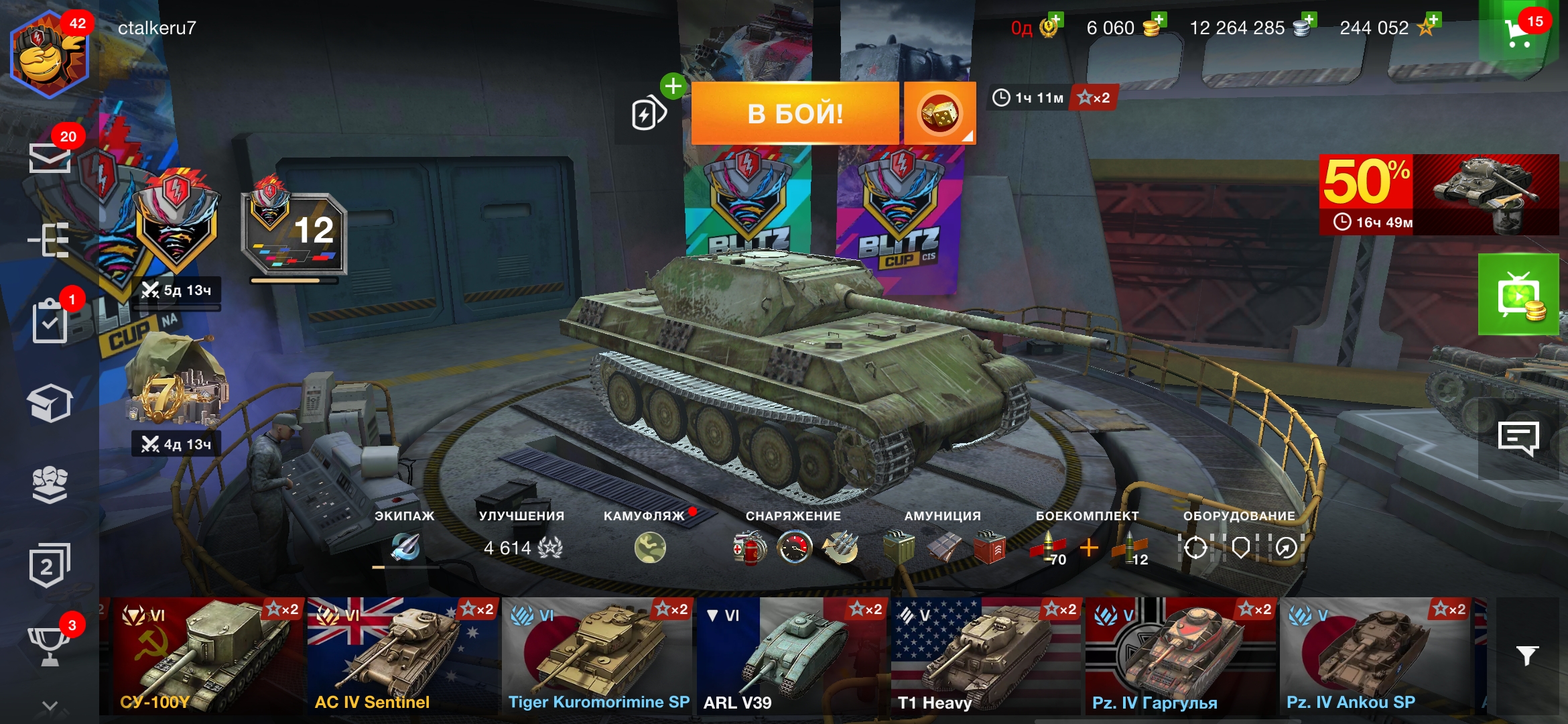Image resolution: width=1568 pixels, height=724 pixels.
Task: Open the battle mode selector with dice icon
Action: [x=939, y=113]
